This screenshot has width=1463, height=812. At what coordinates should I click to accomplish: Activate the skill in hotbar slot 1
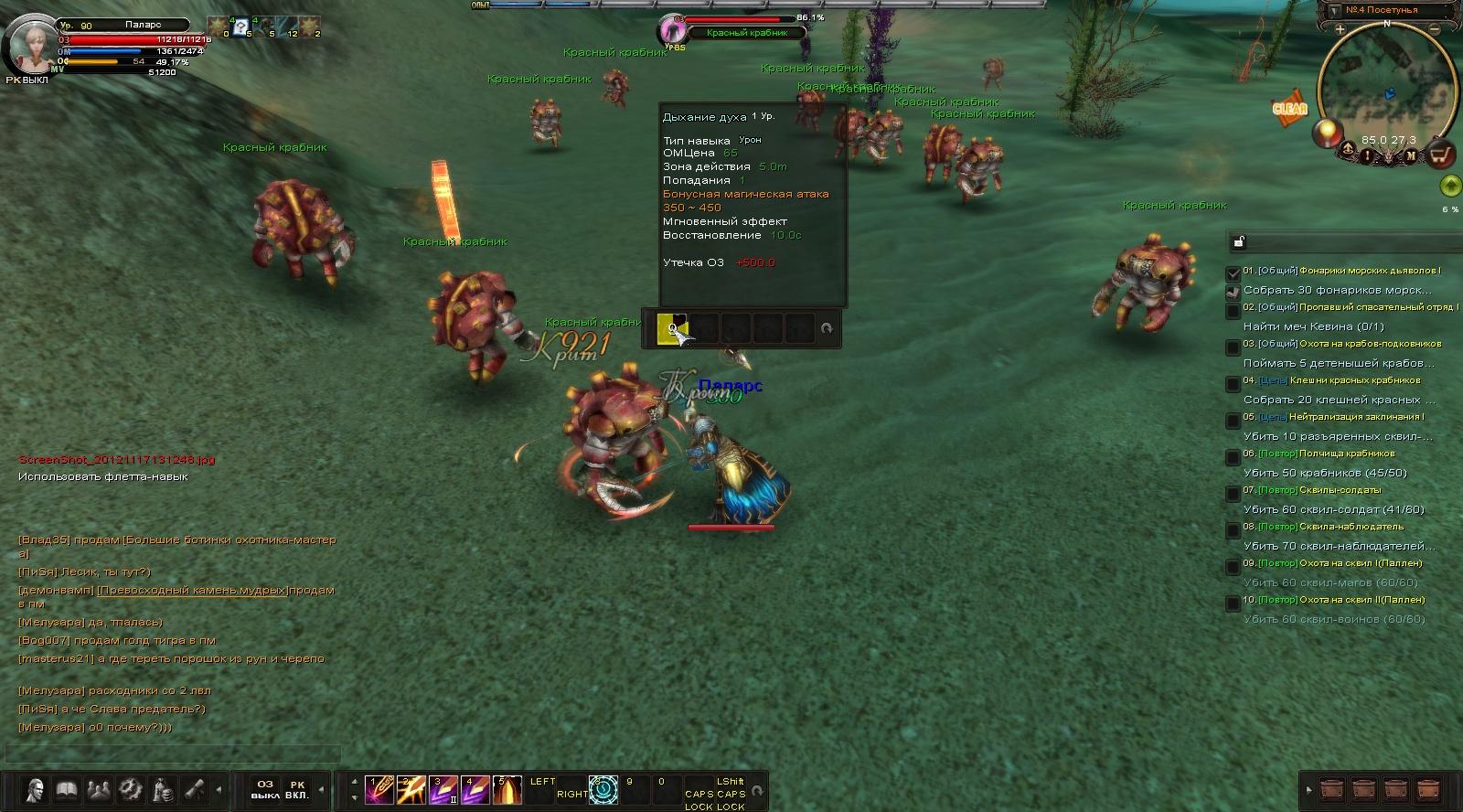pyautogui.click(x=379, y=789)
